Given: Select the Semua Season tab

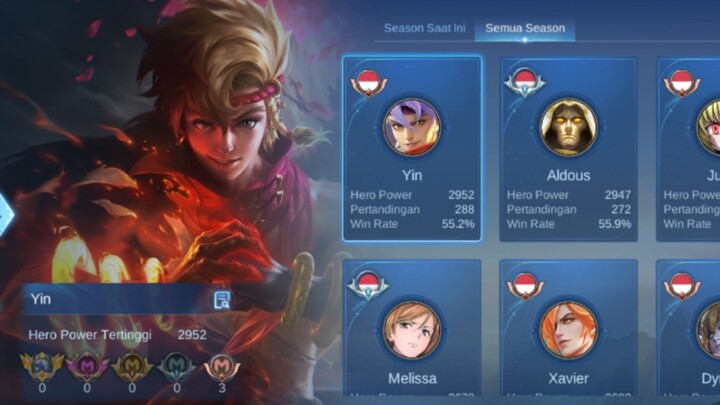Looking at the screenshot, I should click(525, 28).
